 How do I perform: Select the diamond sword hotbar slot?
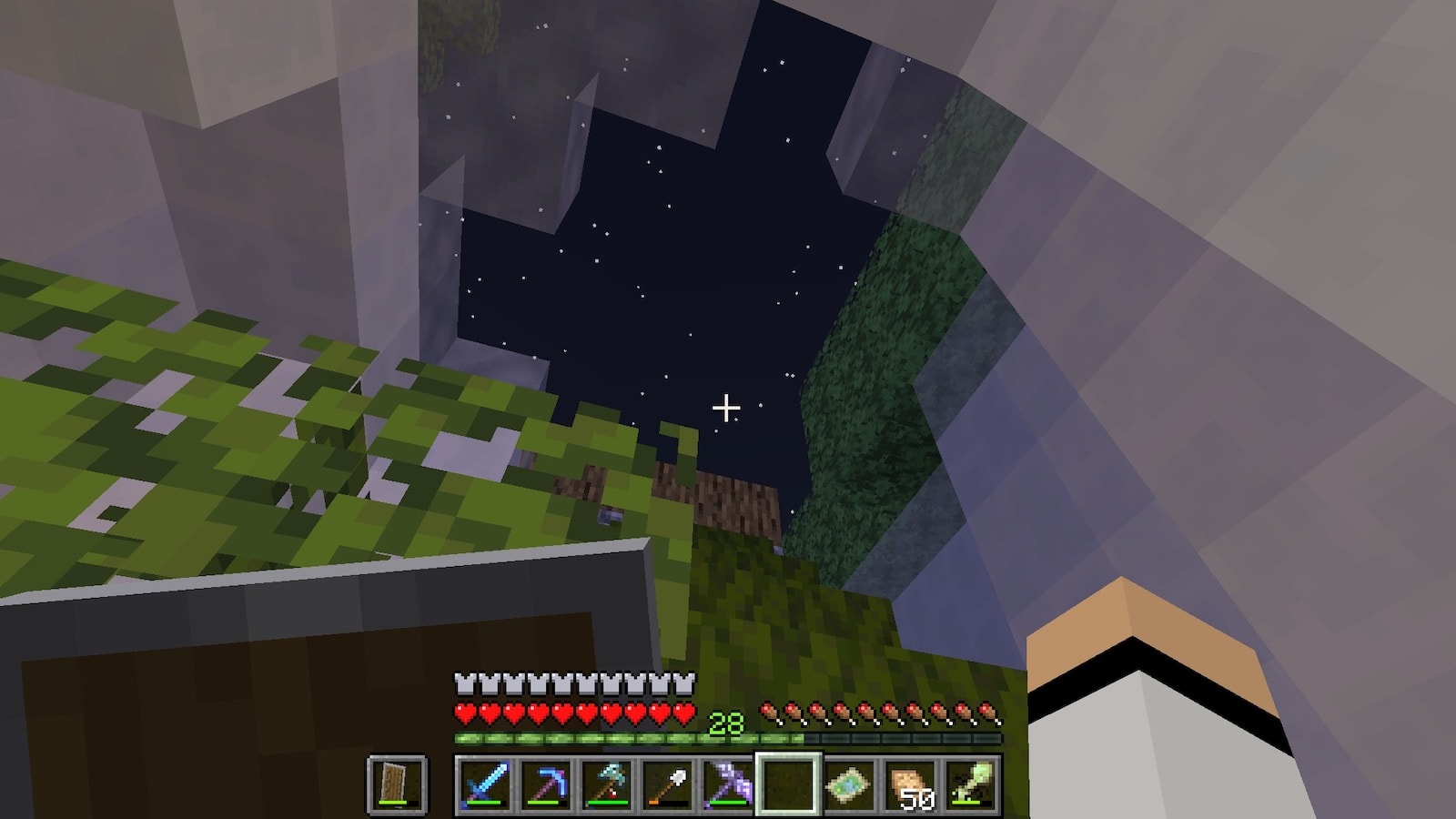[483, 784]
